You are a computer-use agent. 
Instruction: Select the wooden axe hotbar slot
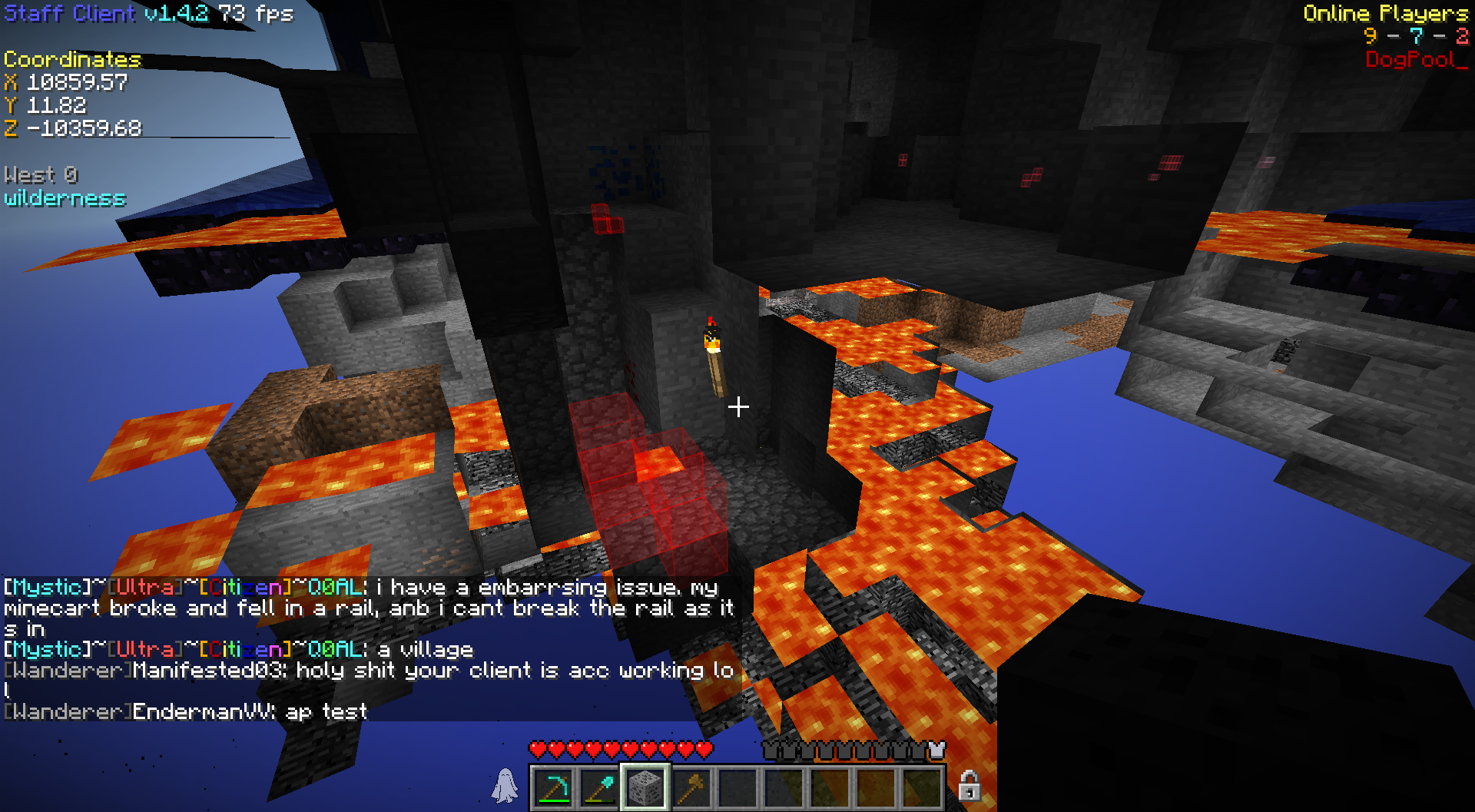[x=691, y=787]
